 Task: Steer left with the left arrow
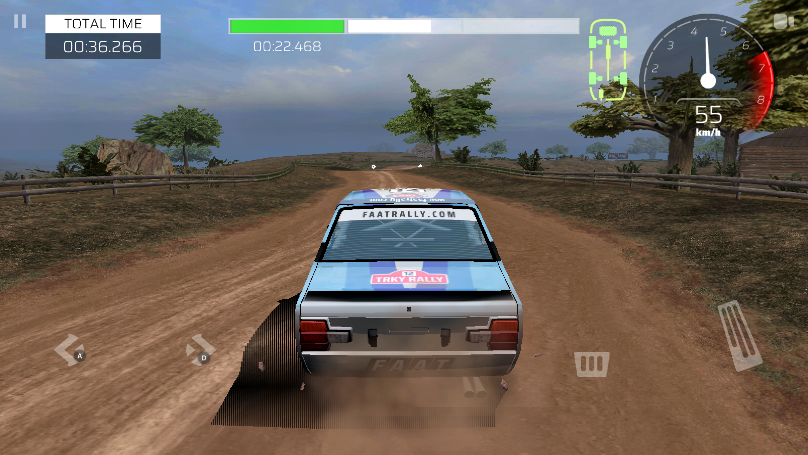point(69,350)
